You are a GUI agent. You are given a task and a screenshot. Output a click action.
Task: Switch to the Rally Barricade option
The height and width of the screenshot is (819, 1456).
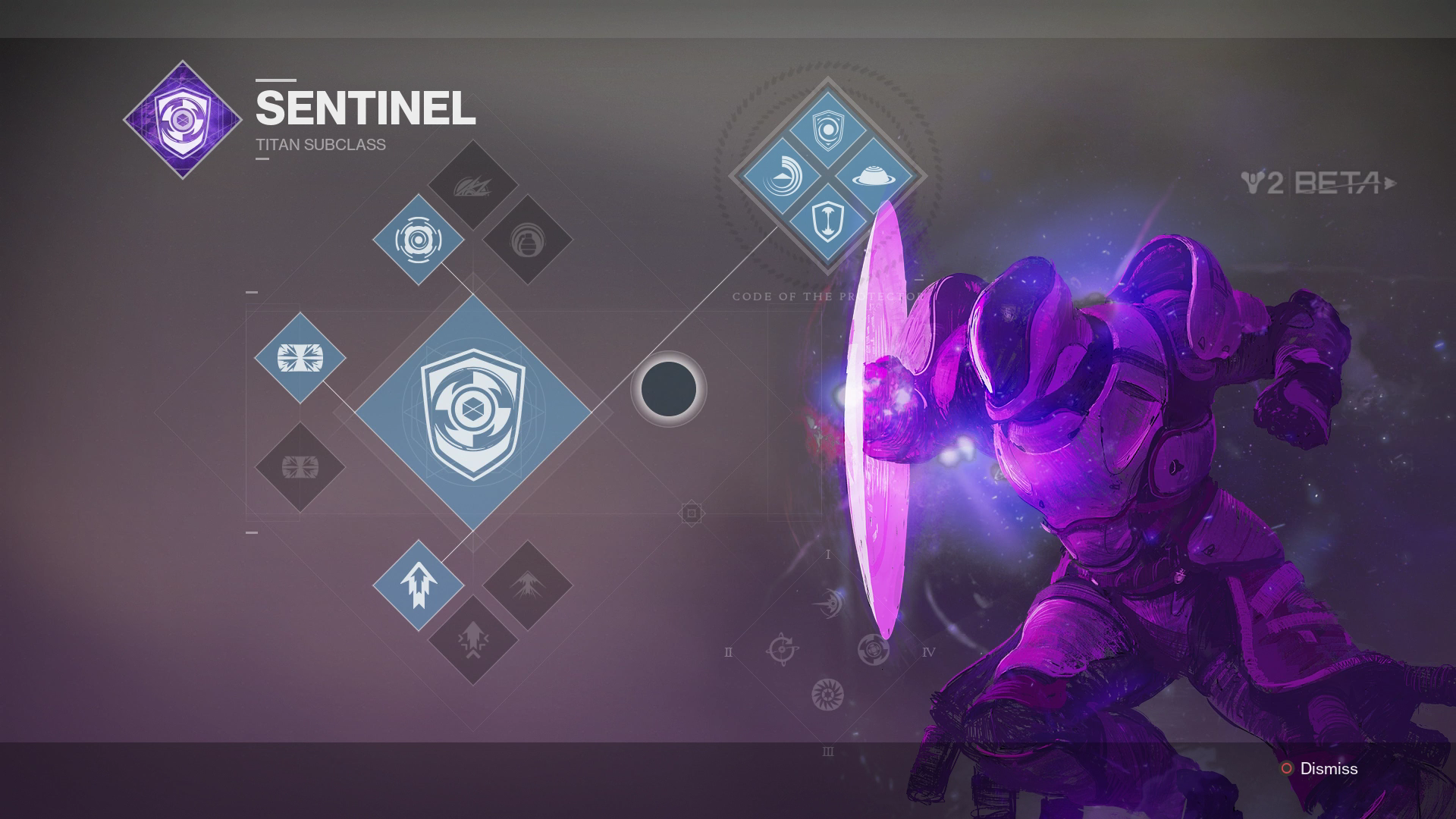pyautogui.click(x=301, y=468)
